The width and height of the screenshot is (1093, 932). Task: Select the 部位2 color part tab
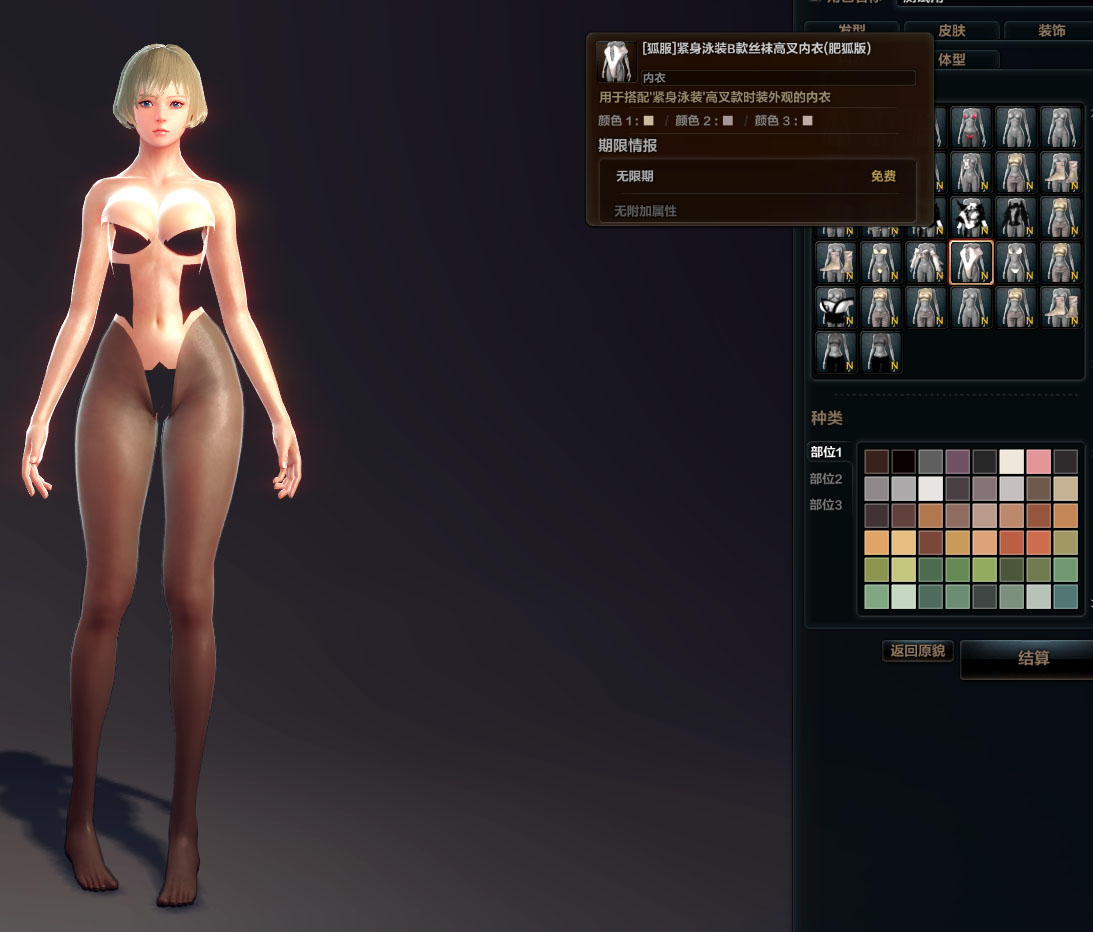pyautogui.click(x=826, y=479)
